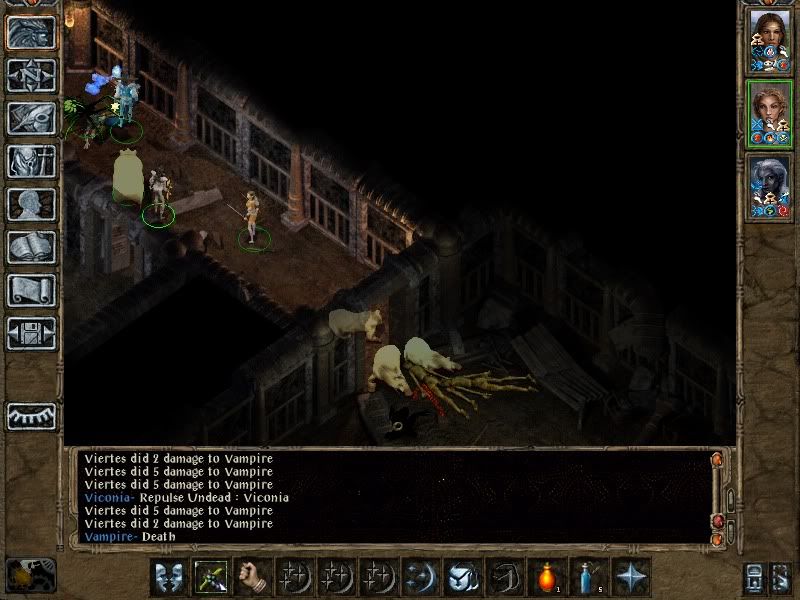
Task: Open the options floppy disk button
Action: click(x=31, y=333)
